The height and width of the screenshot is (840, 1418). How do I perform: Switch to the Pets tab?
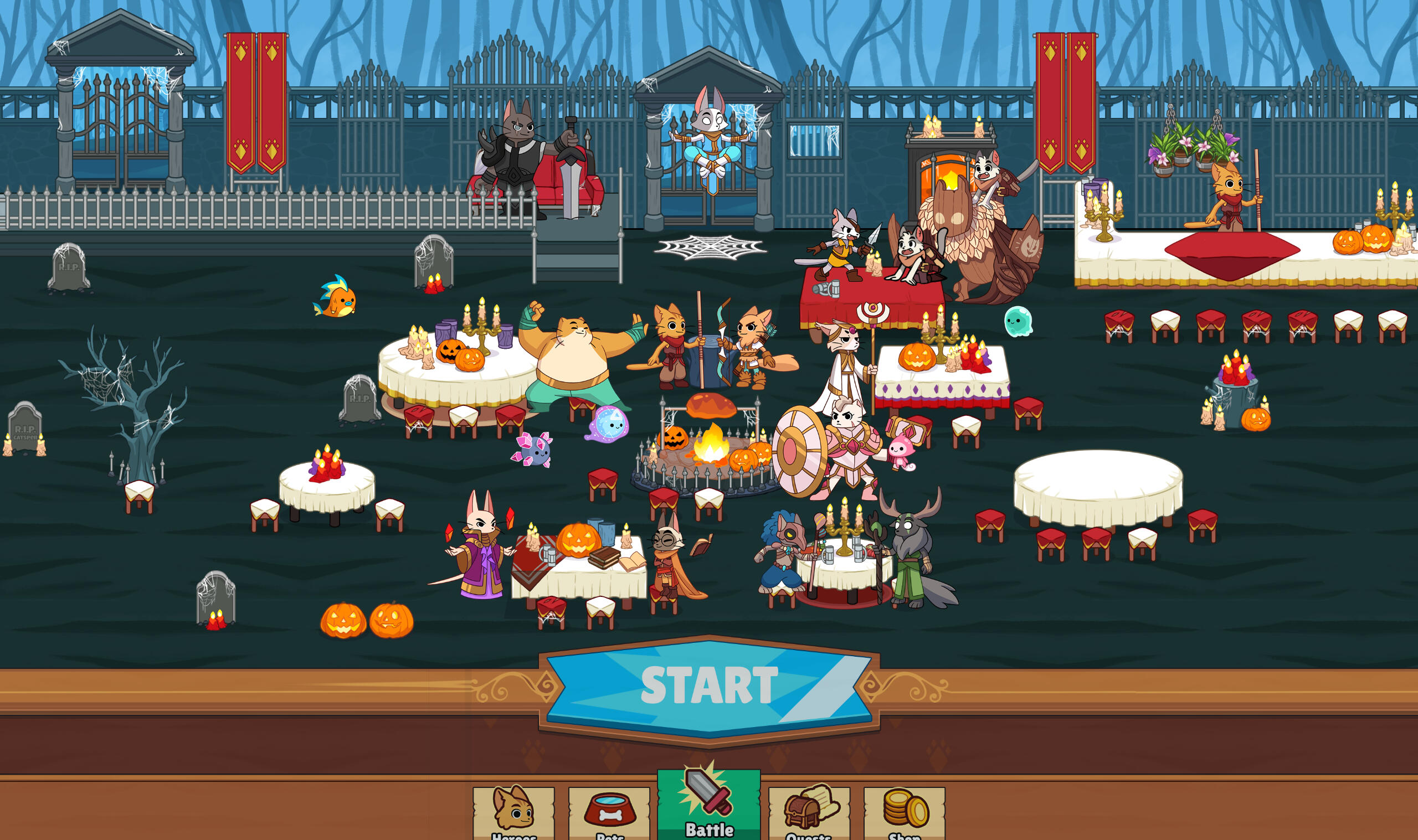point(609,812)
